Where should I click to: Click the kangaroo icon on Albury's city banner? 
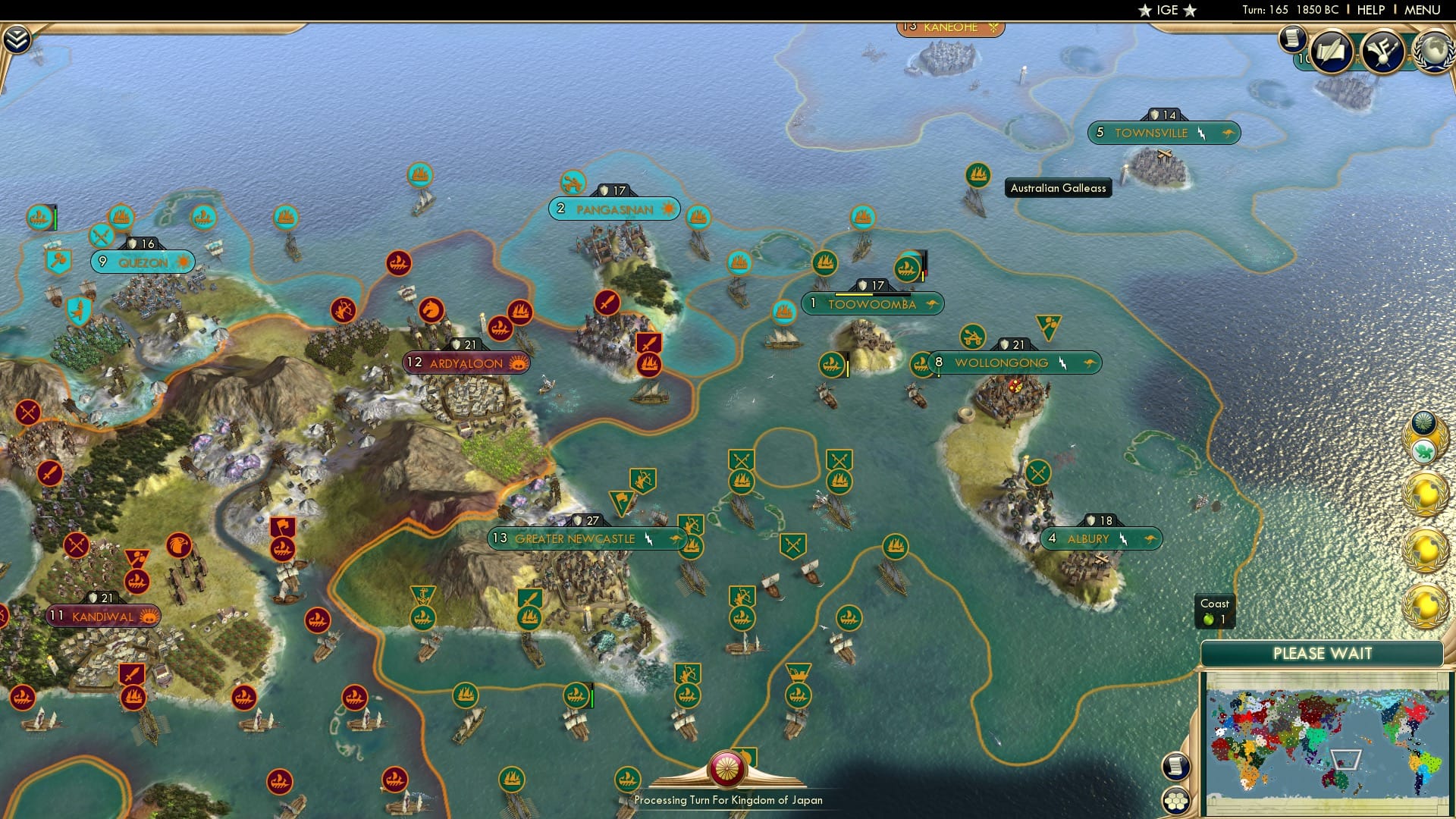point(1149,538)
